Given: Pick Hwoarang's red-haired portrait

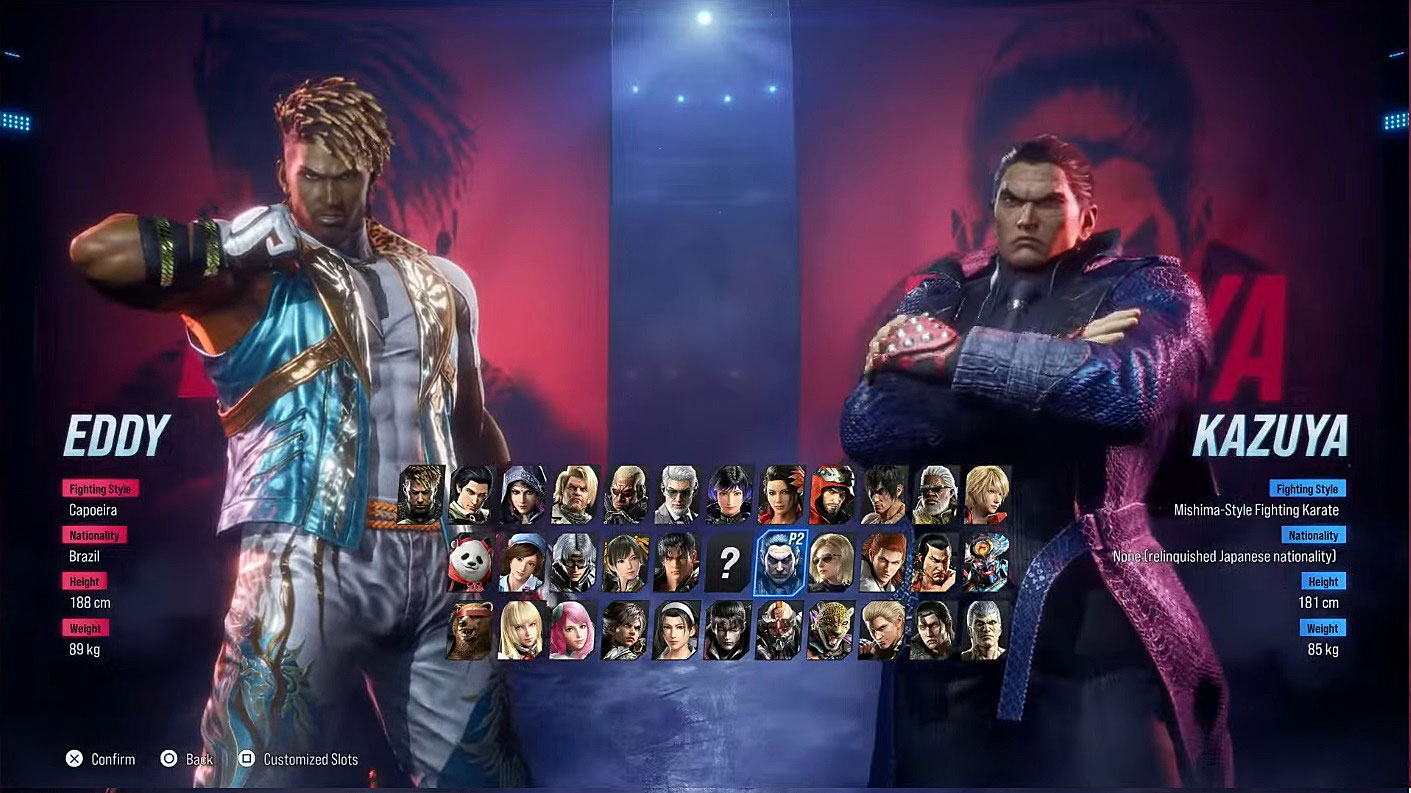Looking at the screenshot, I should click(x=884, y=563).
